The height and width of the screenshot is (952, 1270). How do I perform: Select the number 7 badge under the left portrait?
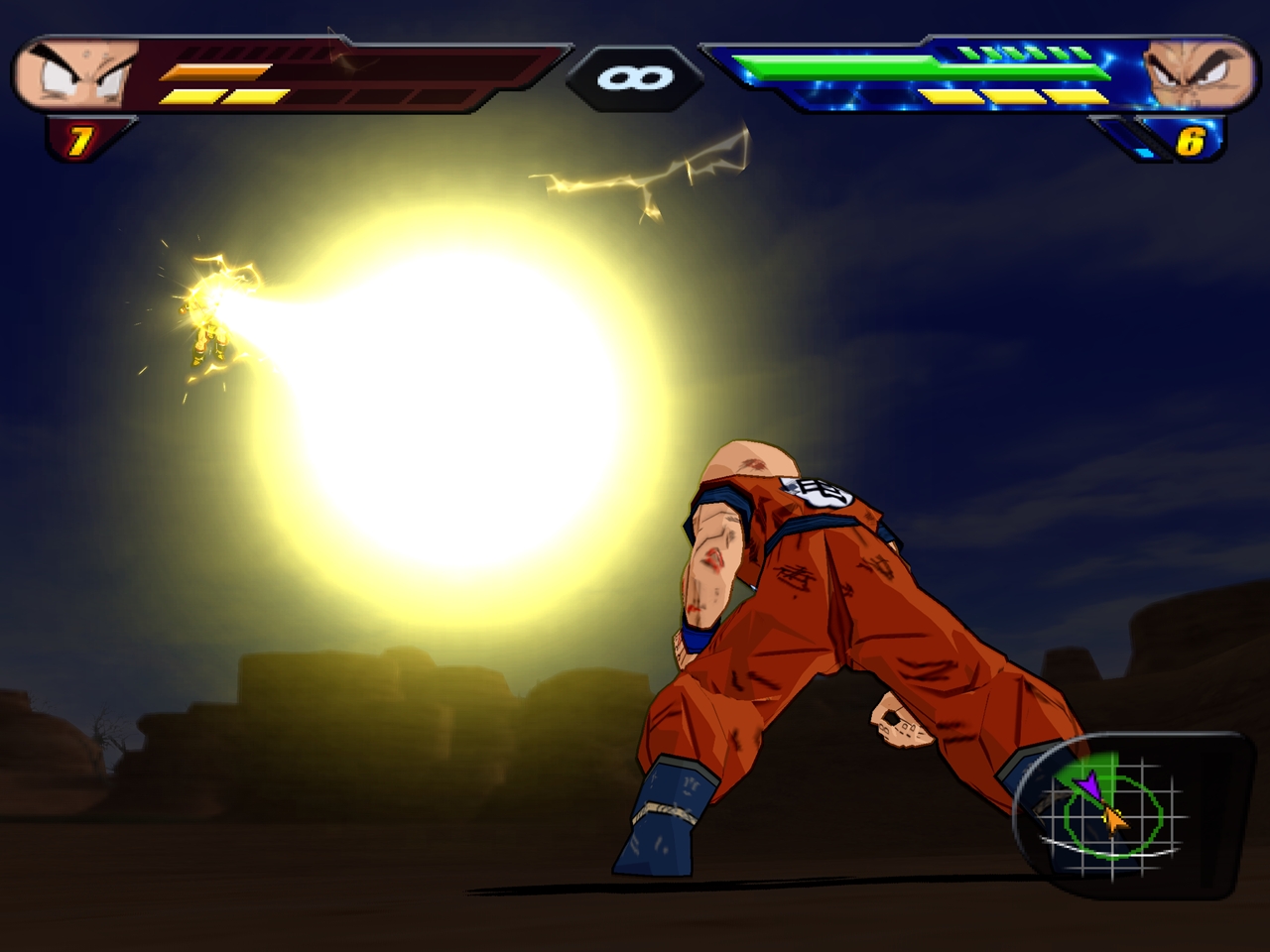[x=79, y=139]
